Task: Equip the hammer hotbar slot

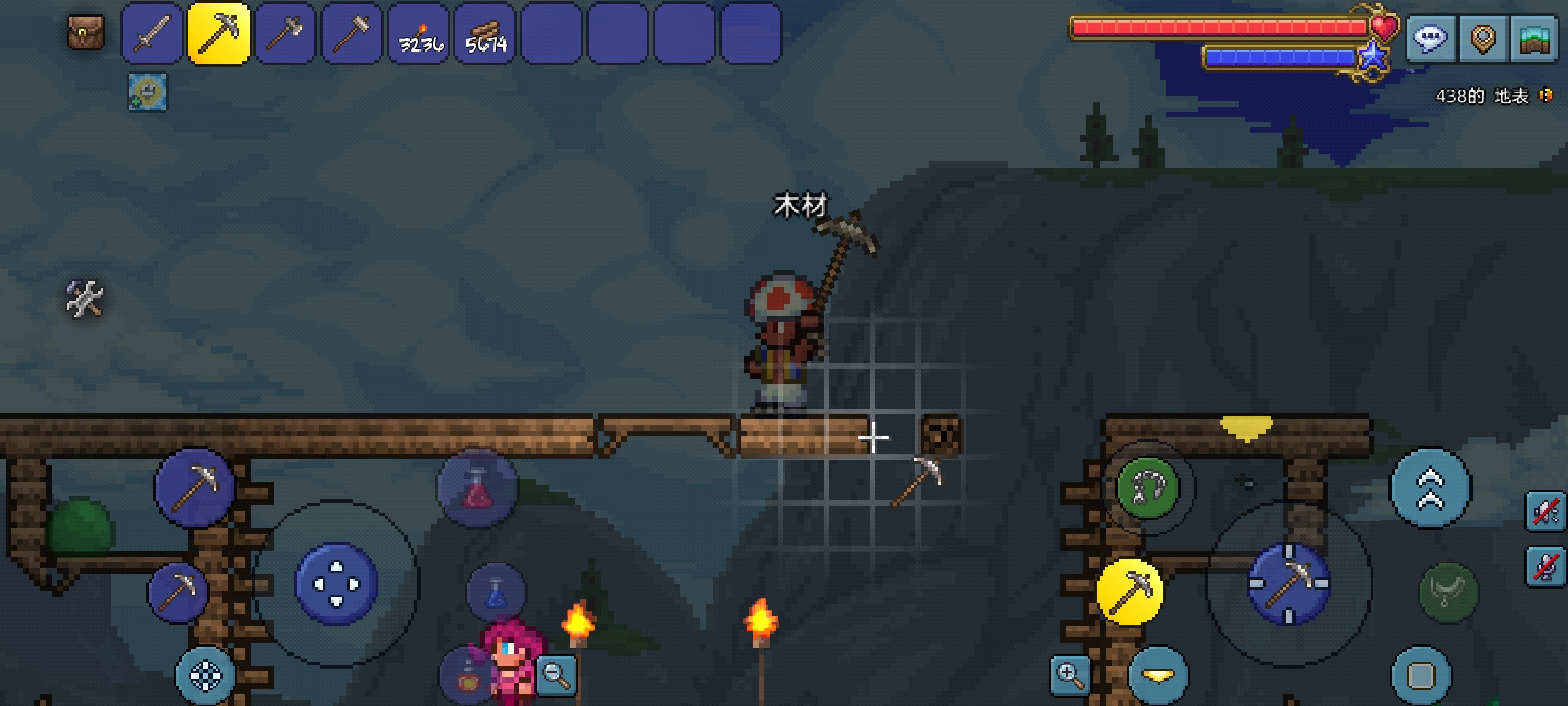Action: coord(352,34)
